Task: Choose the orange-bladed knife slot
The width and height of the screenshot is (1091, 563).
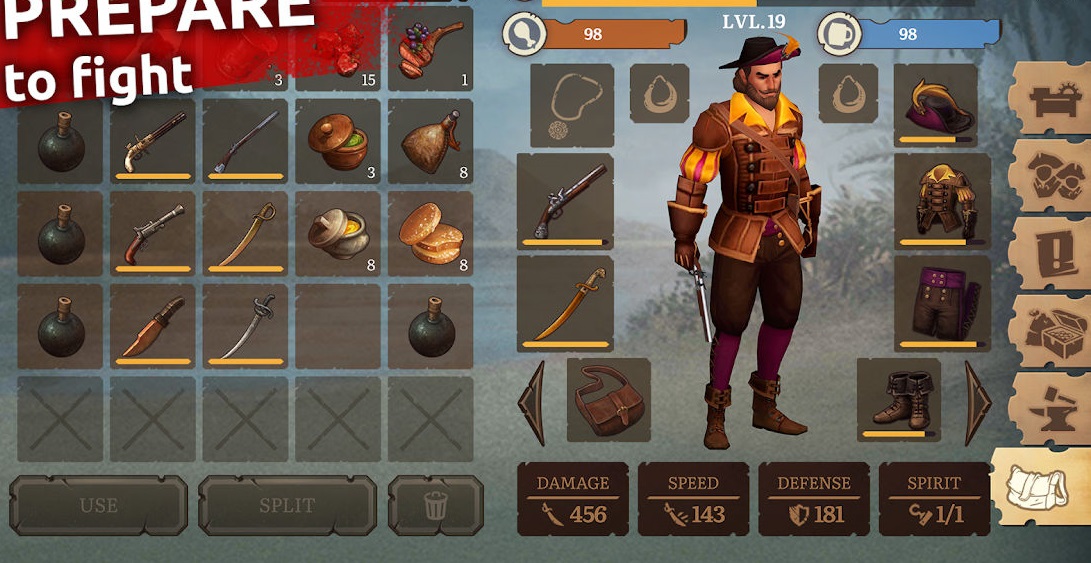Action: pos(152,327)
